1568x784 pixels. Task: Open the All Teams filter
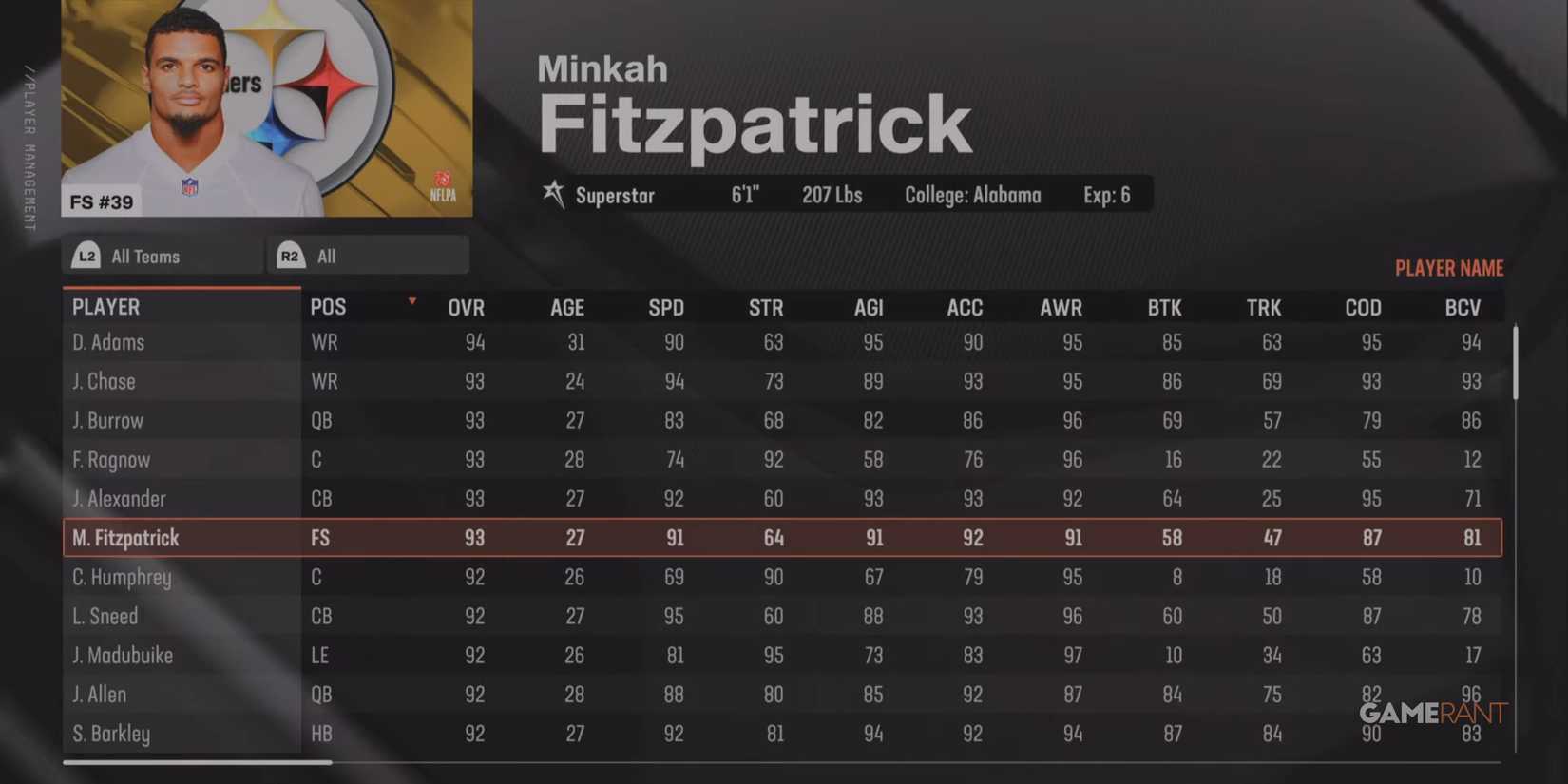click(x=162, y=255)
